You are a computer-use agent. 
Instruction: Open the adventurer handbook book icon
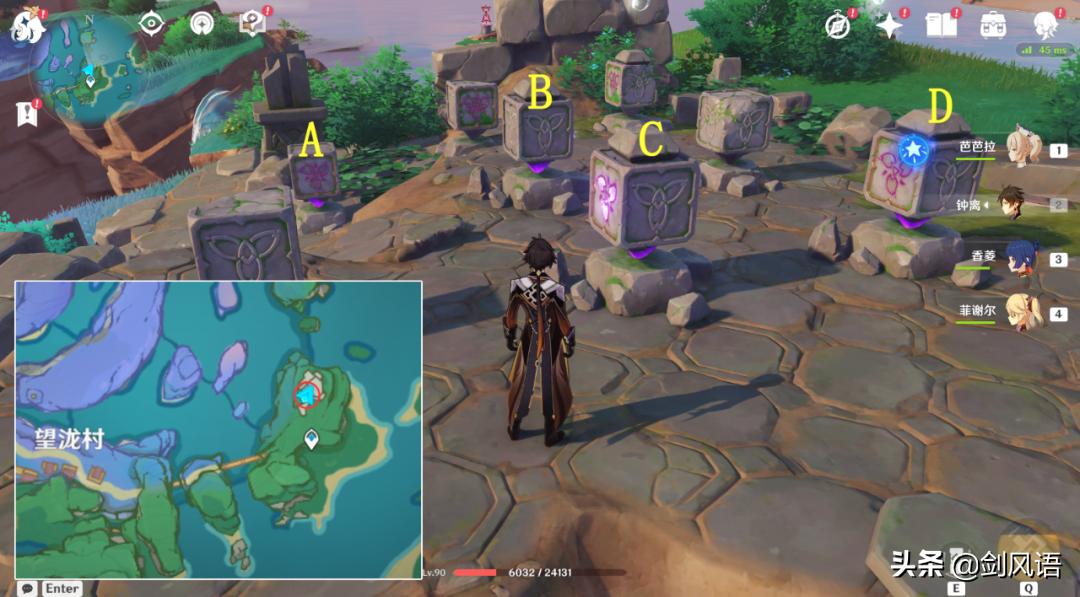941,25
